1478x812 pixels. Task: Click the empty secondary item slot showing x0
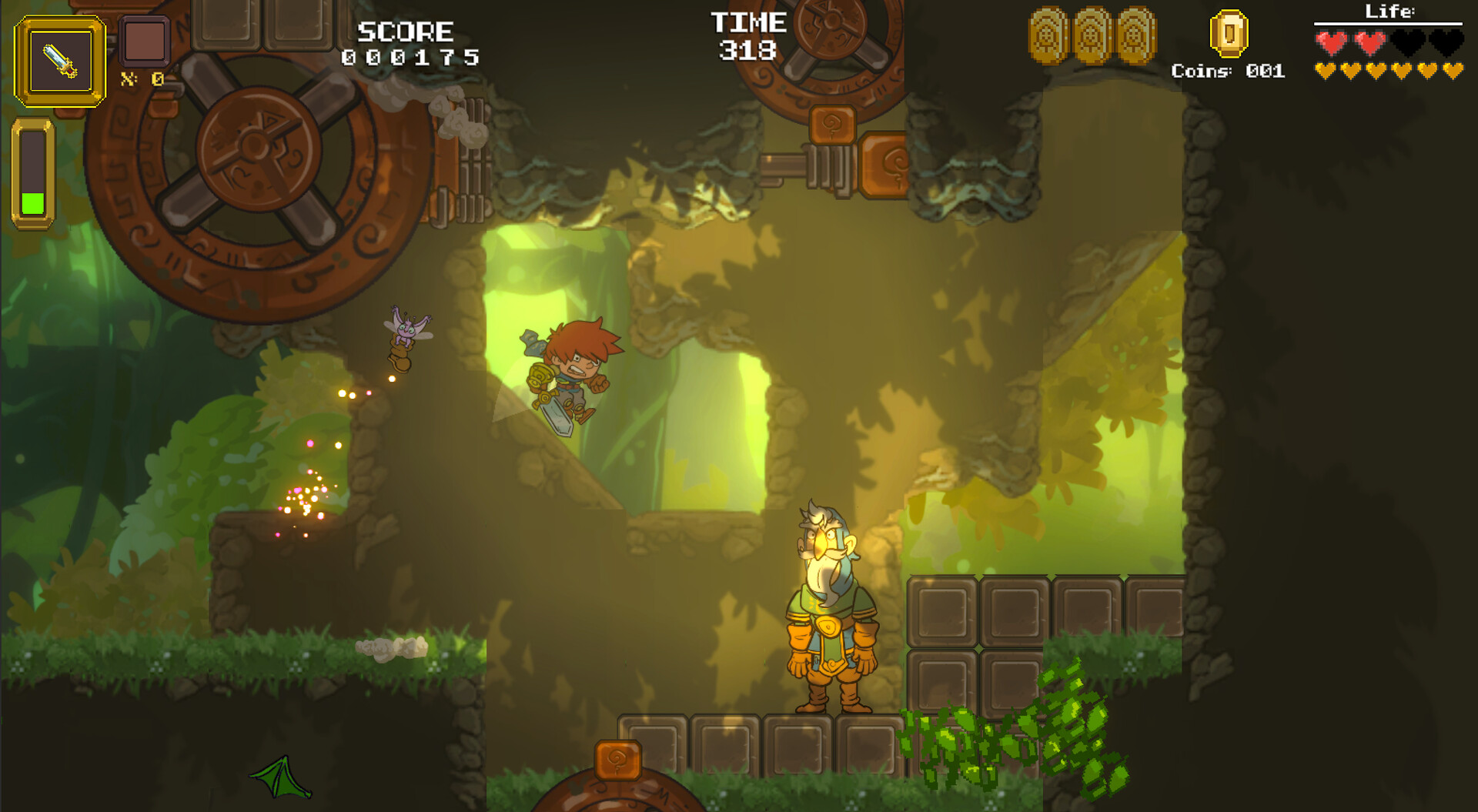point(143,44)
